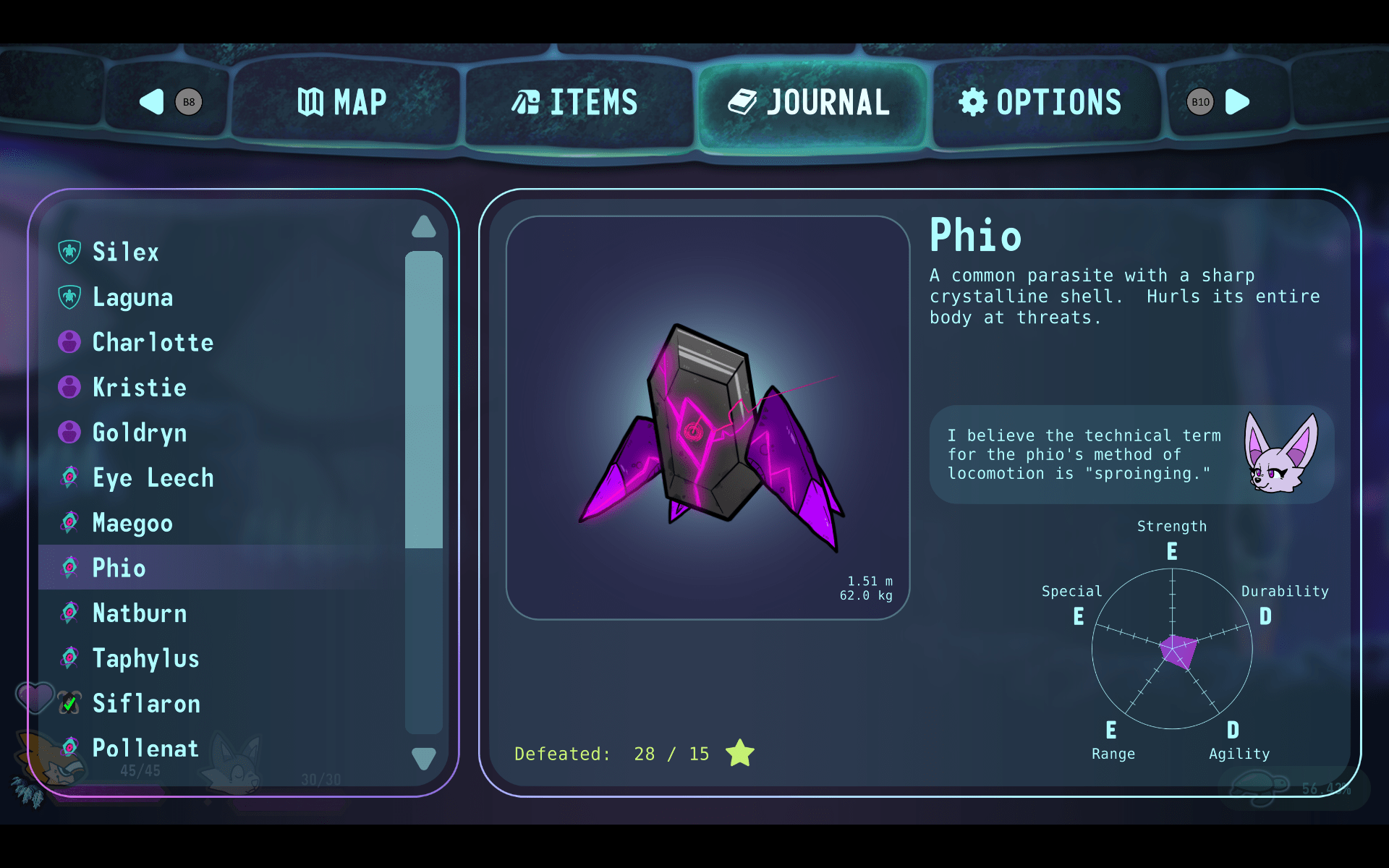This screenshot has height=868, width=1389.
Task: Open the Siflaron journal entry
Action: pos(146,703)
